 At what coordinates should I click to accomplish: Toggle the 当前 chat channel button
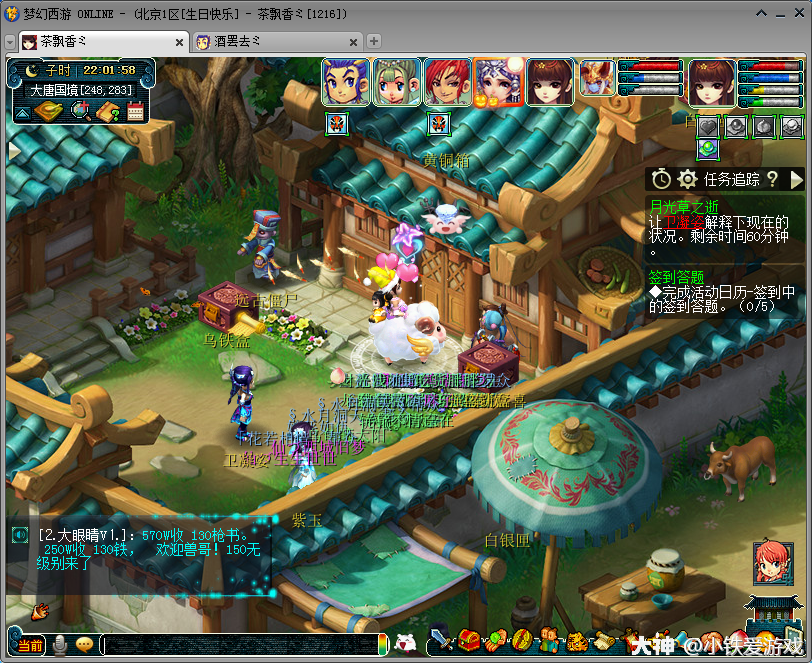tap(31, 645)
